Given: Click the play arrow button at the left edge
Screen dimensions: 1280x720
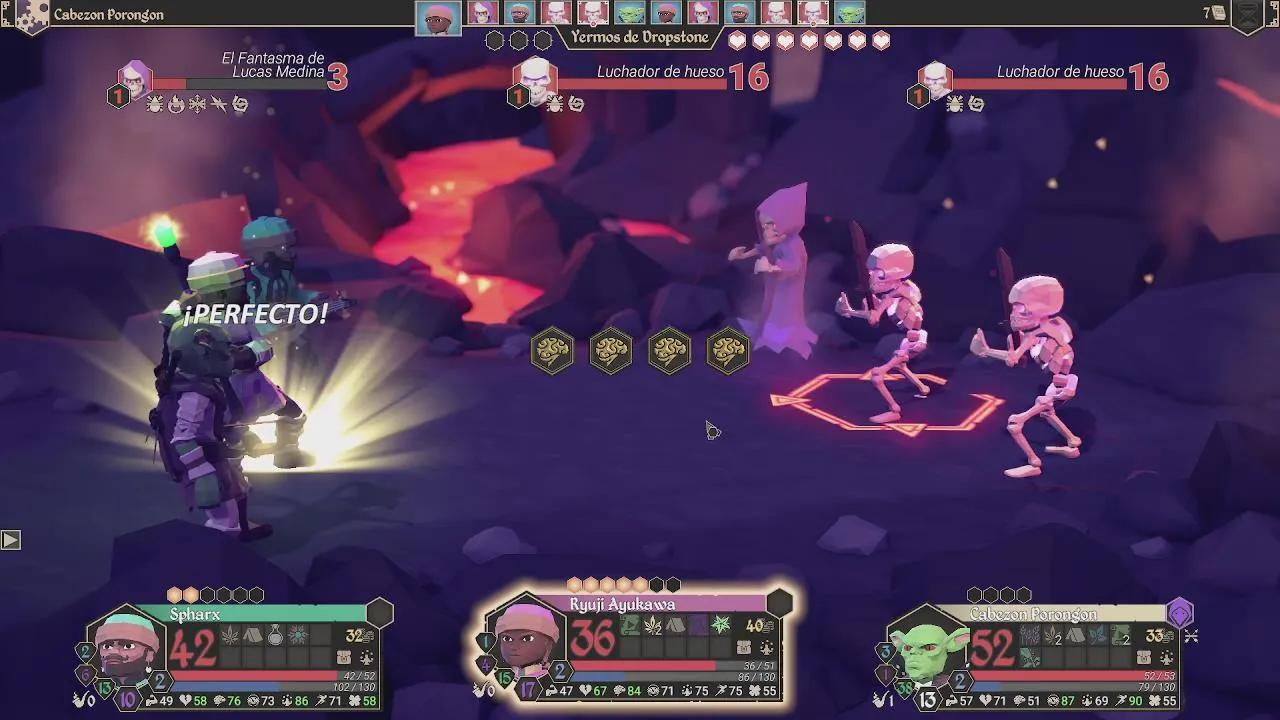Looking at the screenshot, I should [x=11, y=540].
